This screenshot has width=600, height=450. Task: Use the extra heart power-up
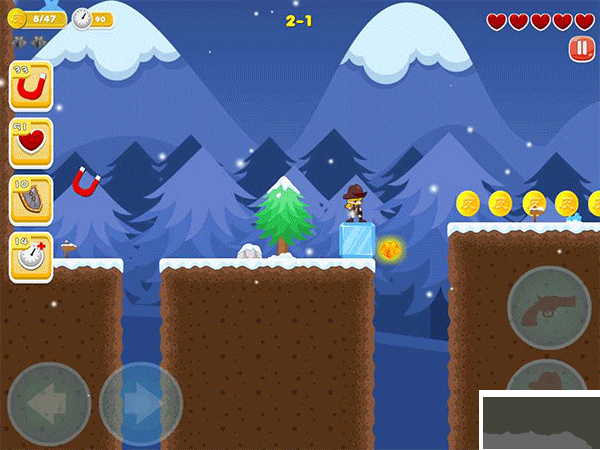pos(31,144)
